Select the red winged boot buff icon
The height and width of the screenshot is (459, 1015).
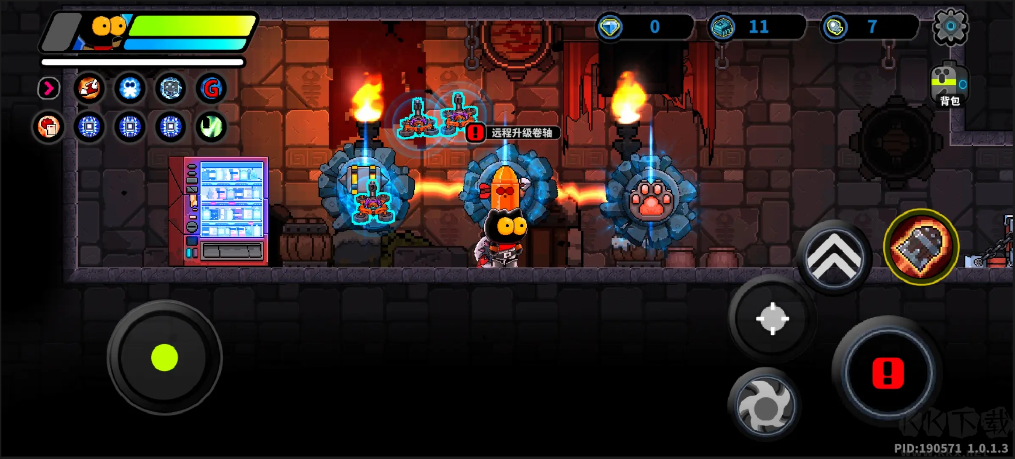(x=89, y=88)
